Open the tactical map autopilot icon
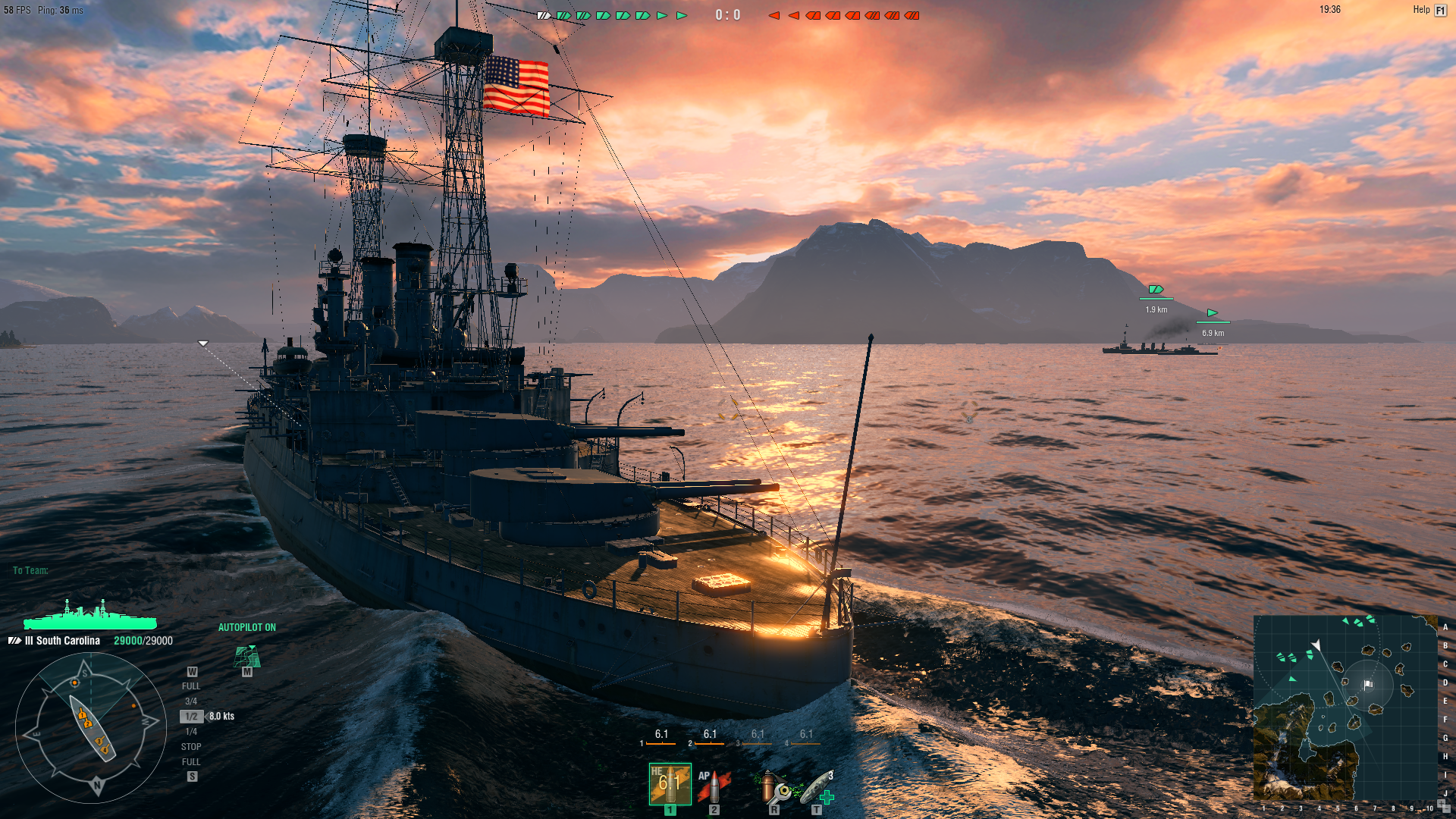The width and height of the screenshot is (1456, 819). [x=247, y=656]
